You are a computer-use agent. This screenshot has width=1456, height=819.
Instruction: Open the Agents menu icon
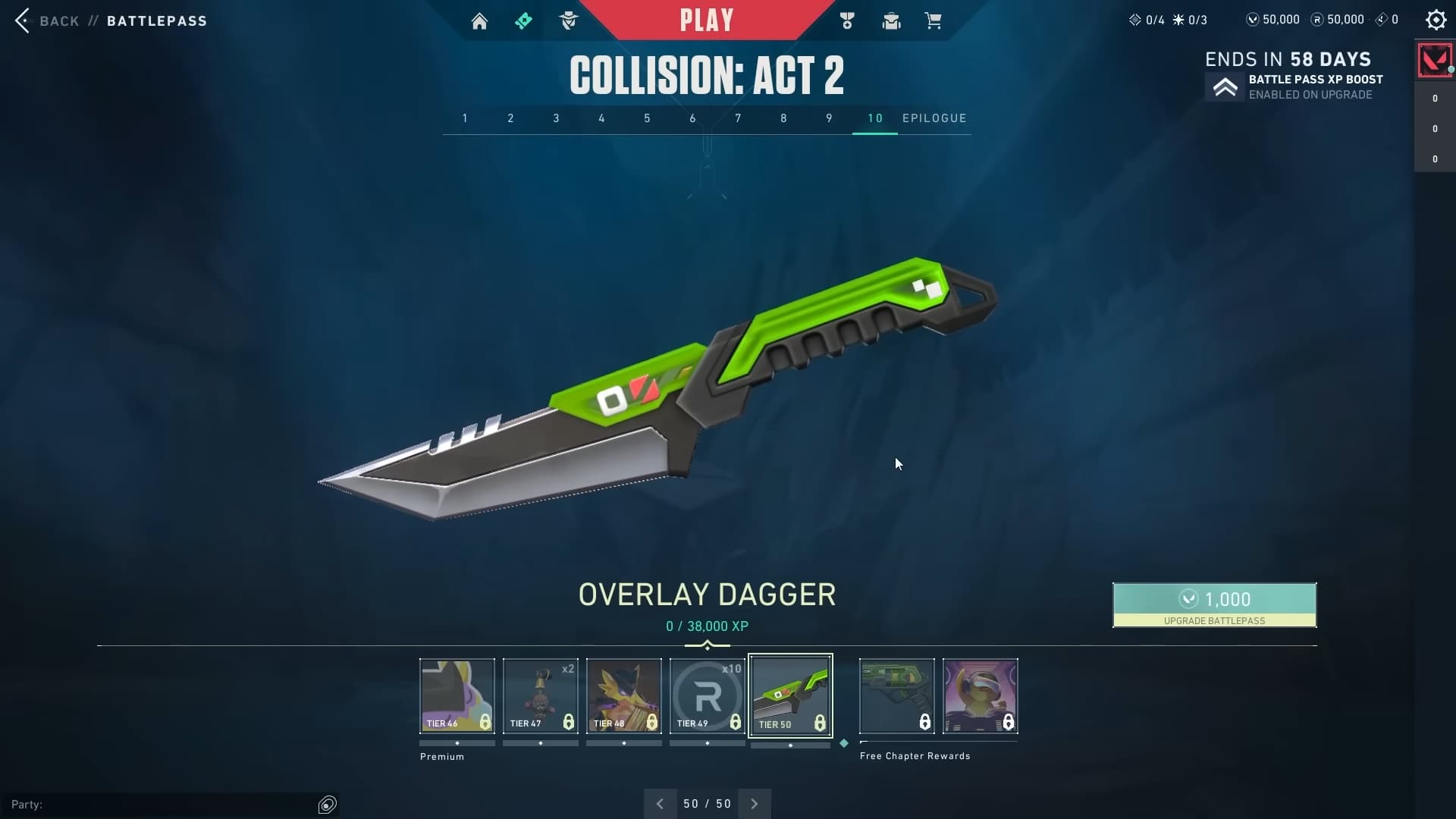tap(570, 20)
